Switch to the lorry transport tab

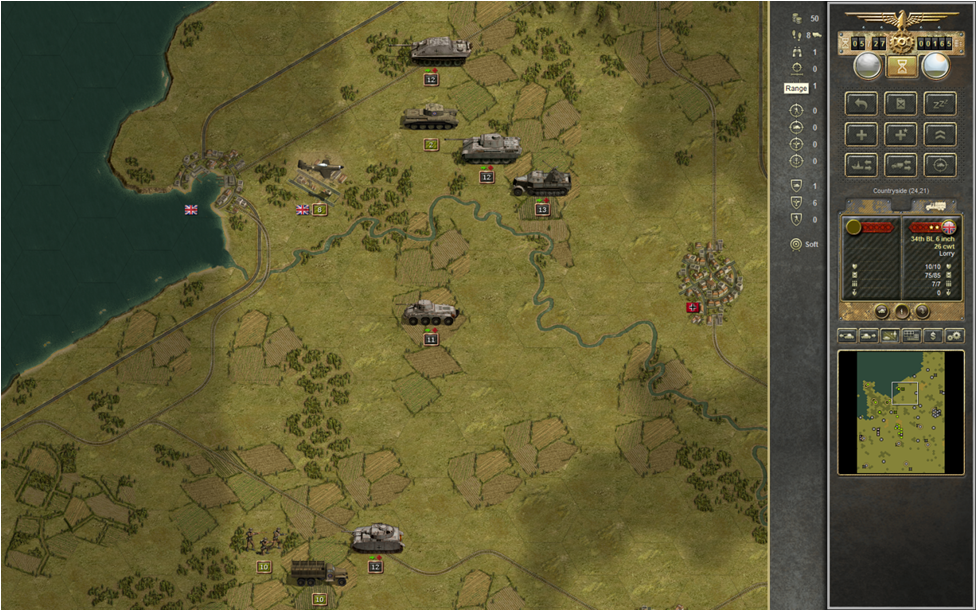[x=935, y=205]
